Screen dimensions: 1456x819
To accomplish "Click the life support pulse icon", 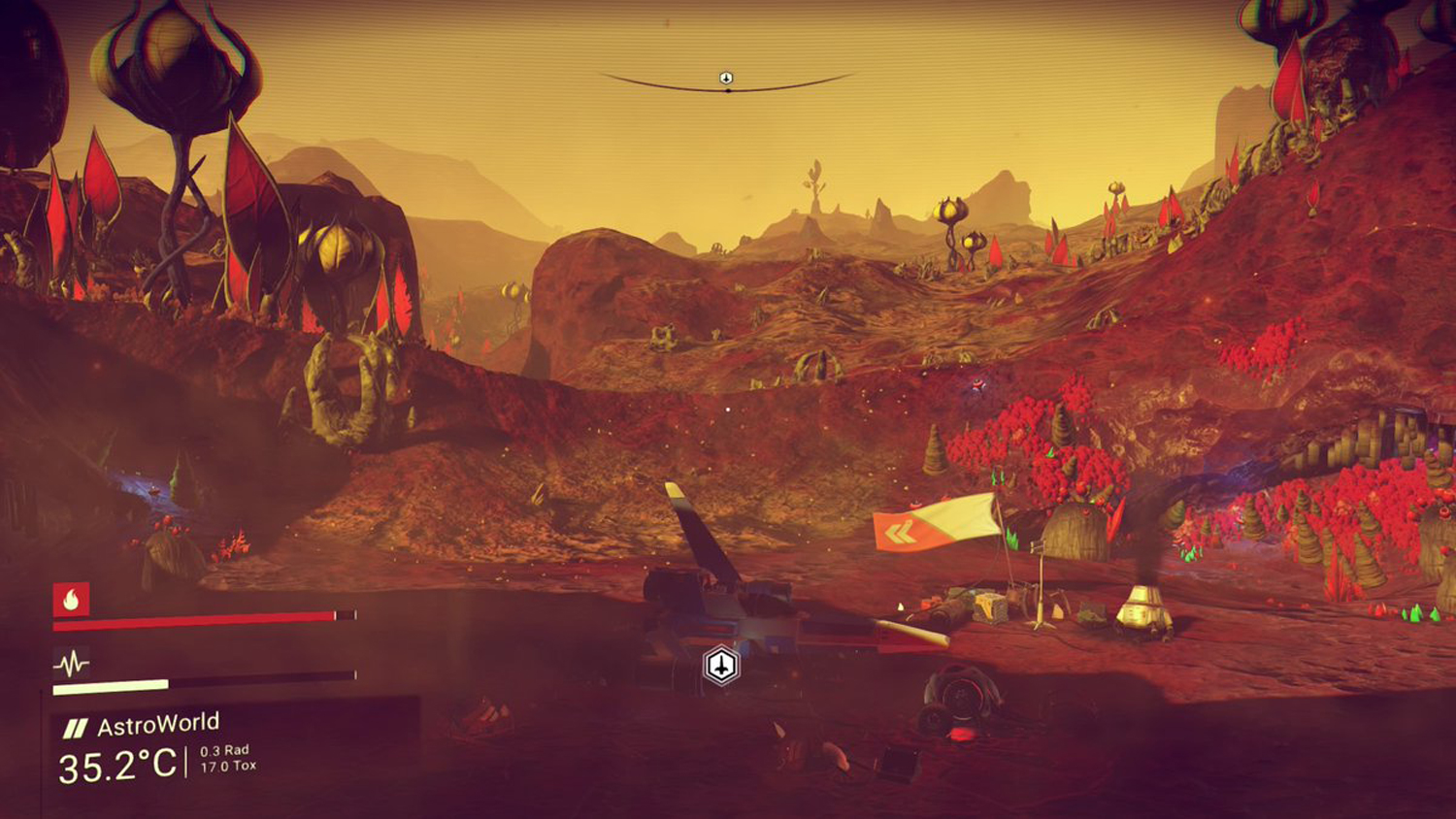I will 71,664.
